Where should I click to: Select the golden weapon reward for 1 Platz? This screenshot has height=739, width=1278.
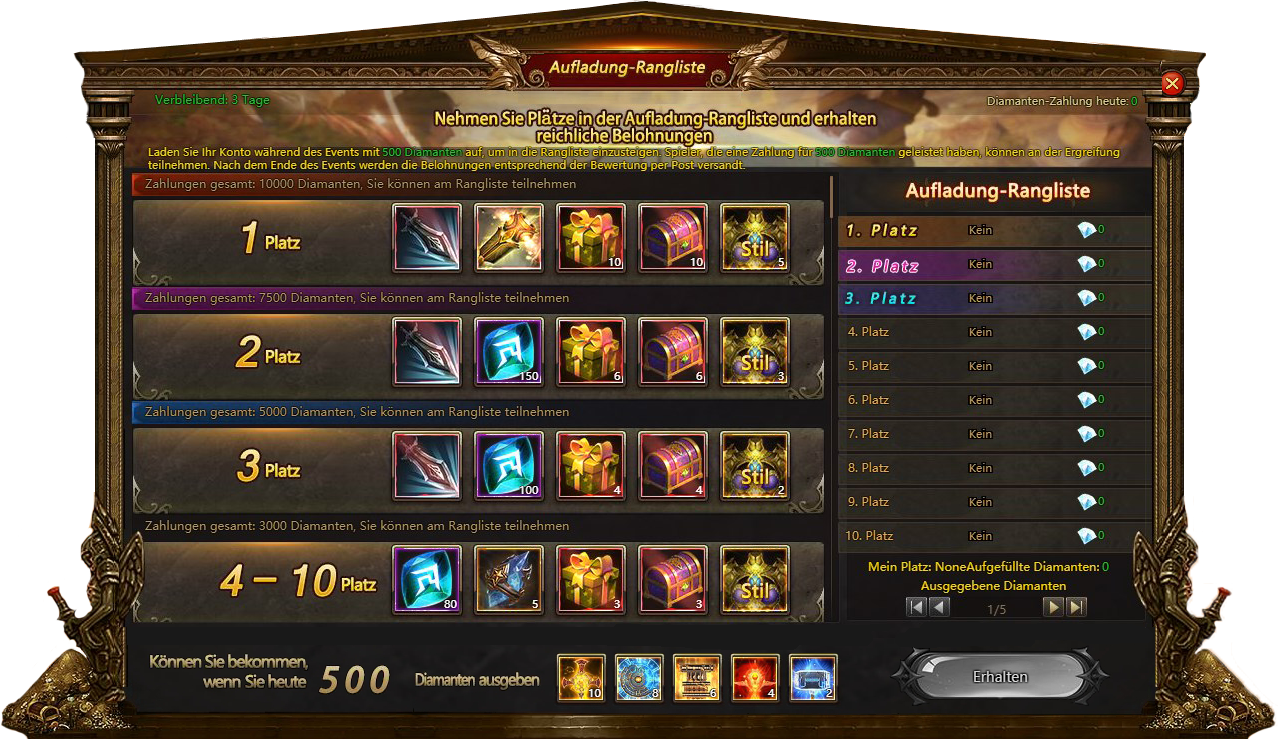point(509,238)
